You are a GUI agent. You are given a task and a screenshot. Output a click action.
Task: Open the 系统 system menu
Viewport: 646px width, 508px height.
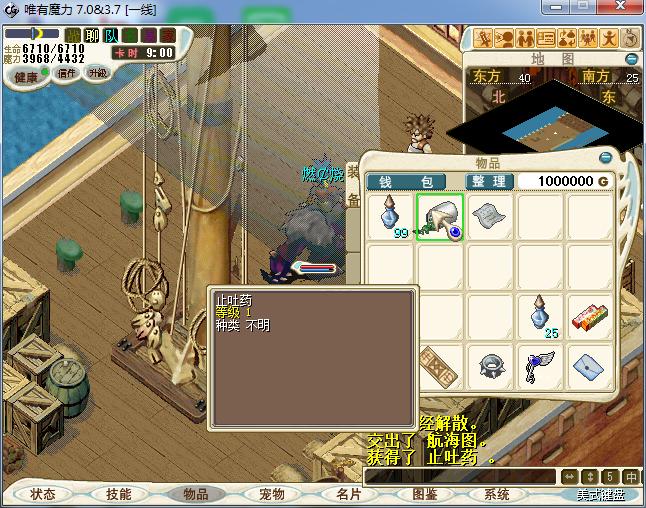point(497,494)
